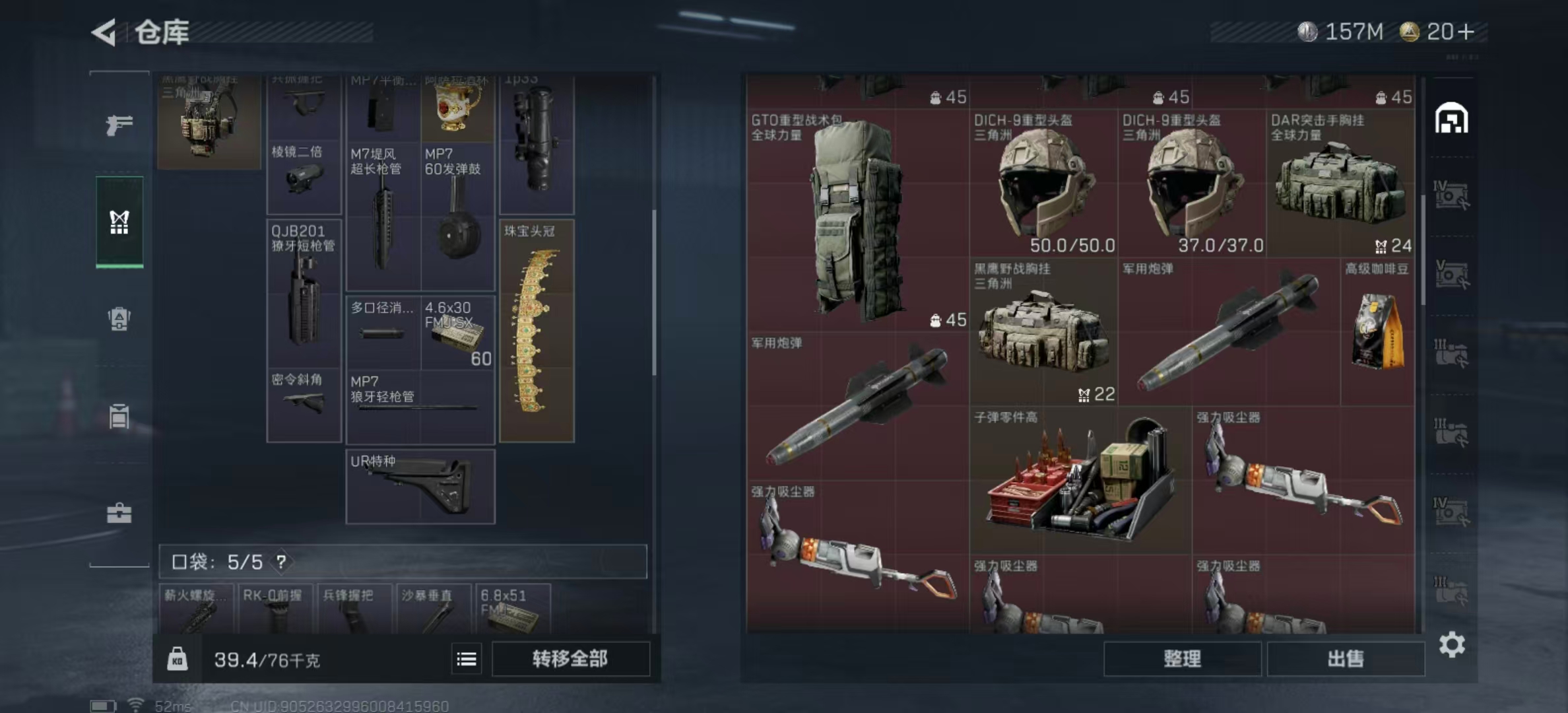Click the 子弹零件高 ammo parts crate

1080,480
